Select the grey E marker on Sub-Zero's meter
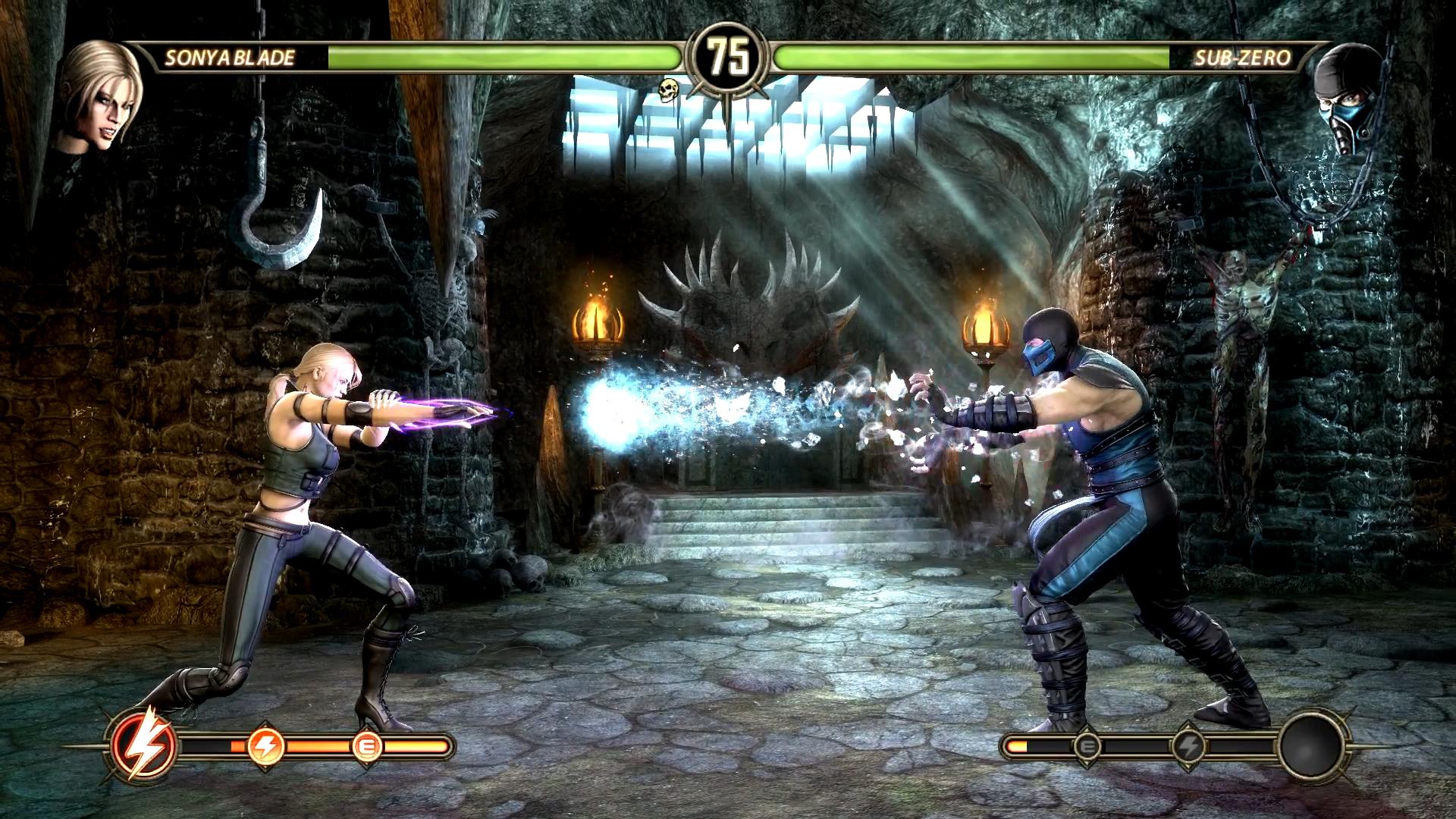 pyautogui.click(x=1087, y=747)
